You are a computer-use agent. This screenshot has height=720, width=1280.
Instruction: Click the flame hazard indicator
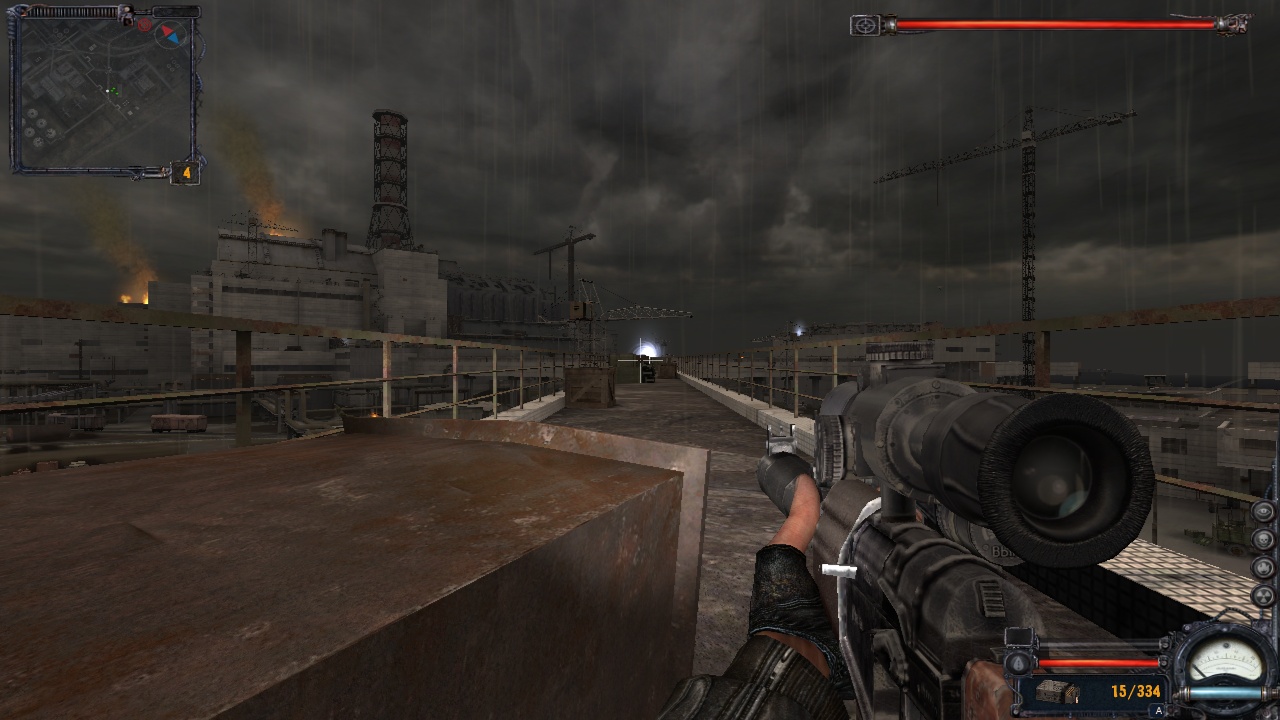[1264, 568]
